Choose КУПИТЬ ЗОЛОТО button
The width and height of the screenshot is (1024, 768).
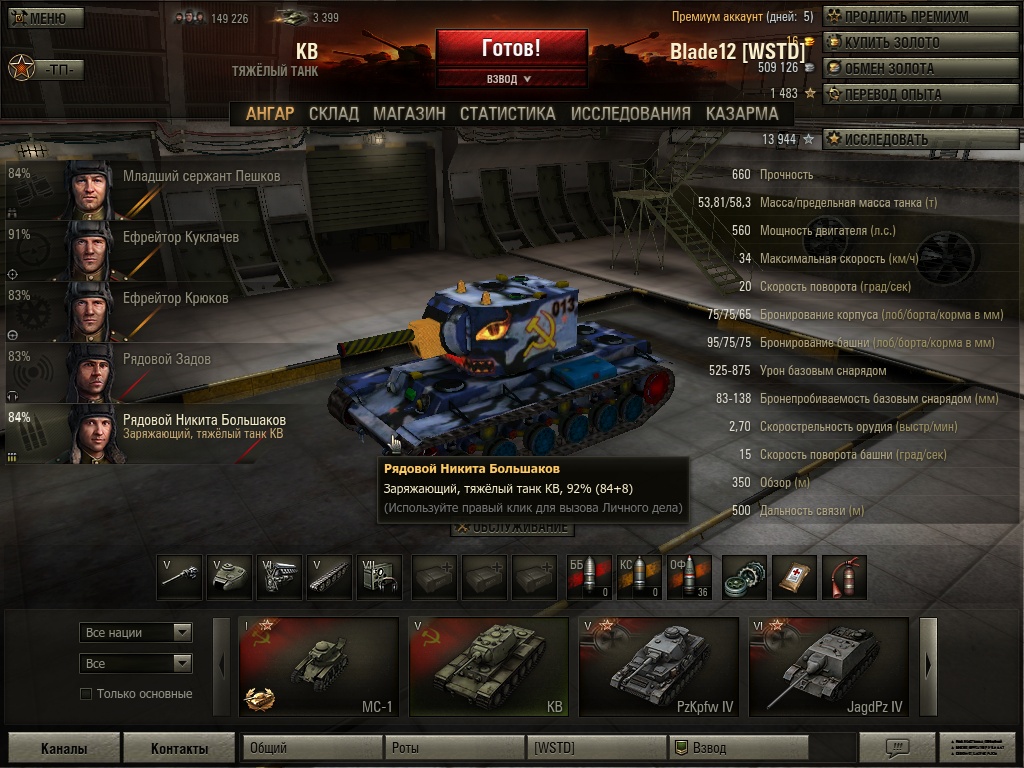920,43
